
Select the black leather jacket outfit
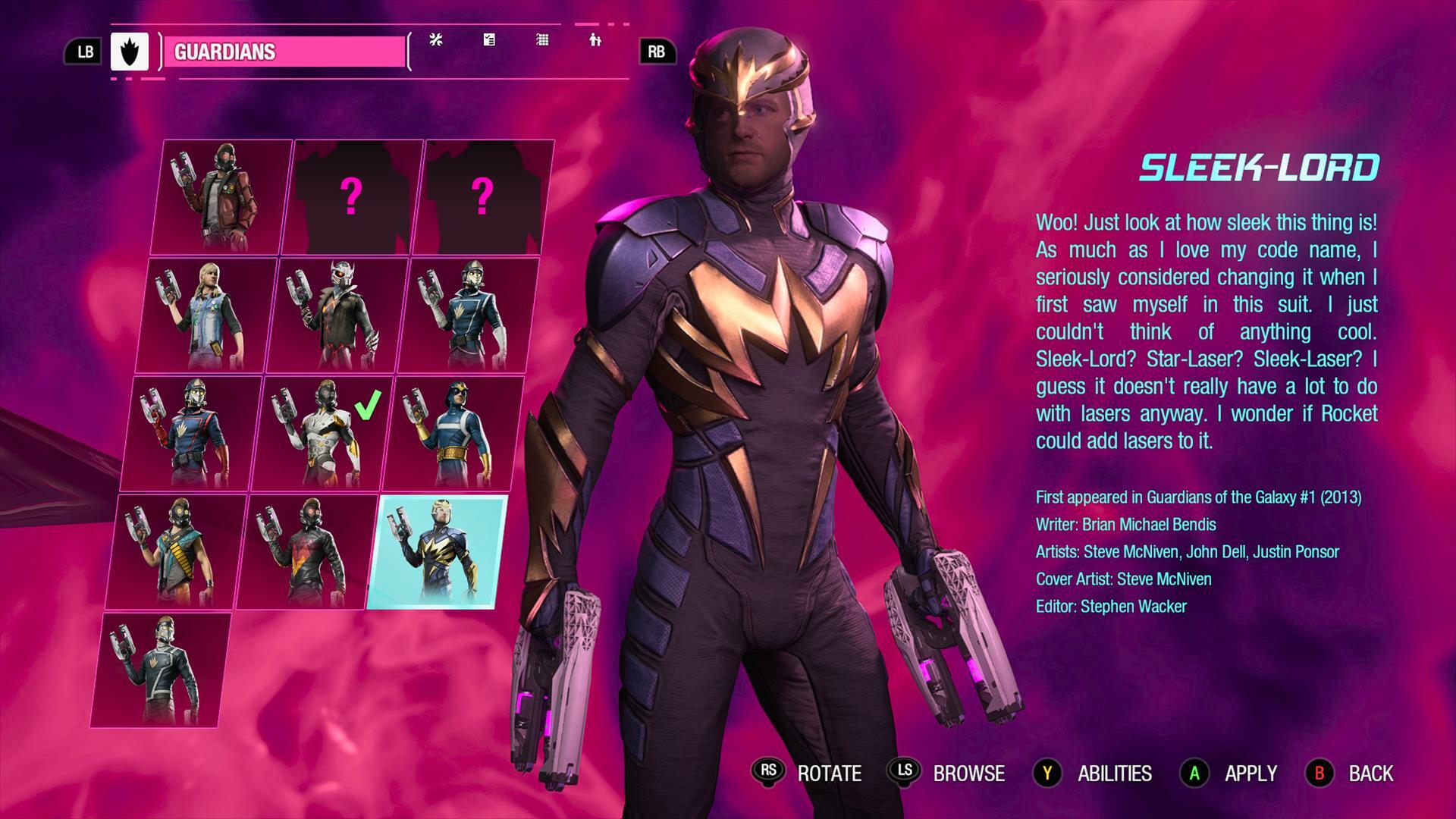click(309, 552)
